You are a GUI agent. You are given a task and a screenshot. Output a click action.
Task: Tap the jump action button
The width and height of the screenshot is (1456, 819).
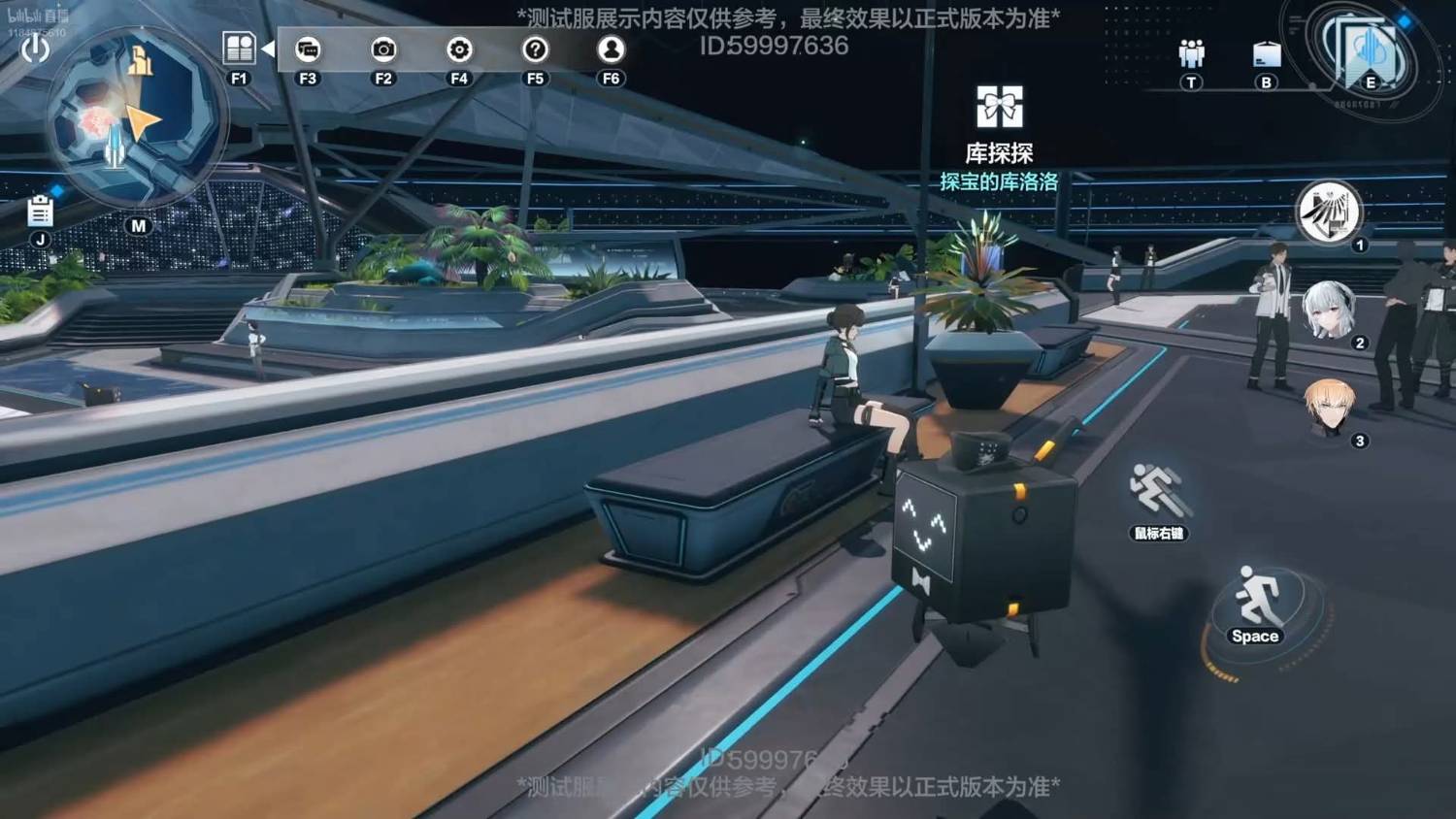click(x=1256, y=604)
